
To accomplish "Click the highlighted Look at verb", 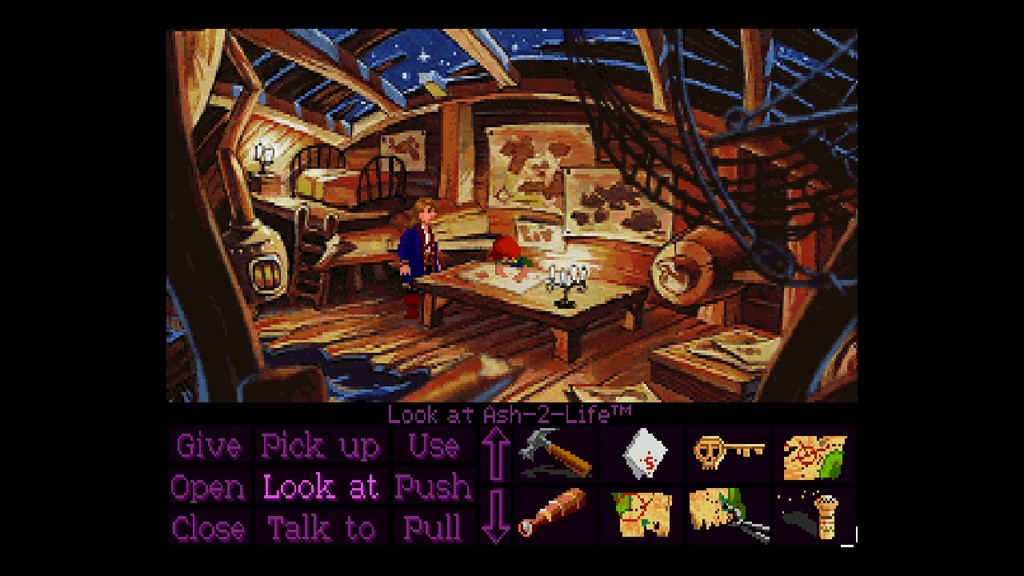I will (320, 488).
